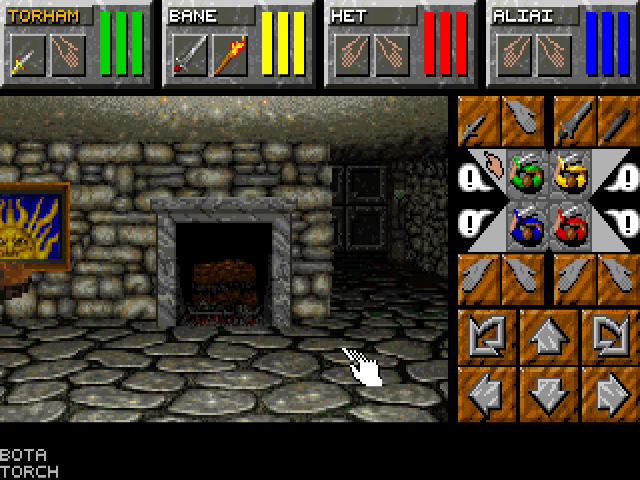Select Bane's burning torch slot
The height and width of the screenshot is (480, 640).
[x=229, y=56]
